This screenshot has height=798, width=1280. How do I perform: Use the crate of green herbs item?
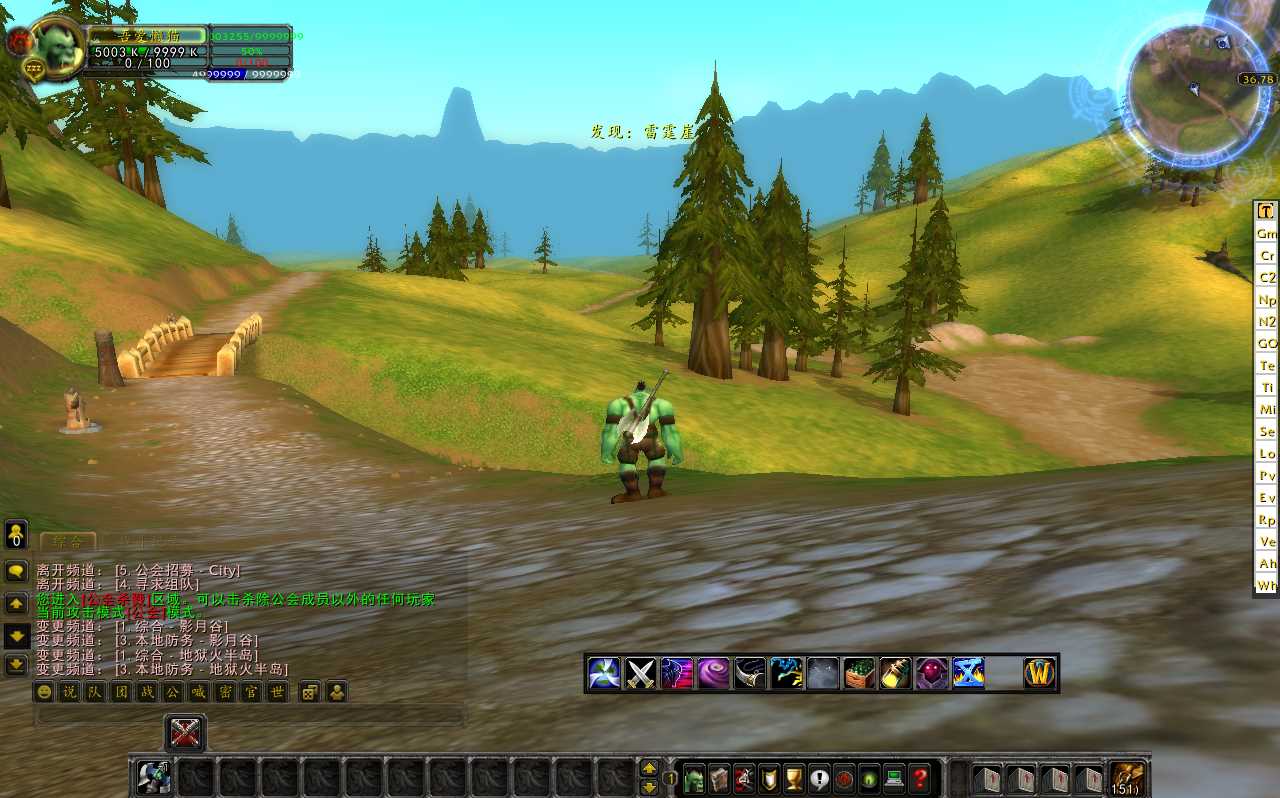[x=859, y=673]
